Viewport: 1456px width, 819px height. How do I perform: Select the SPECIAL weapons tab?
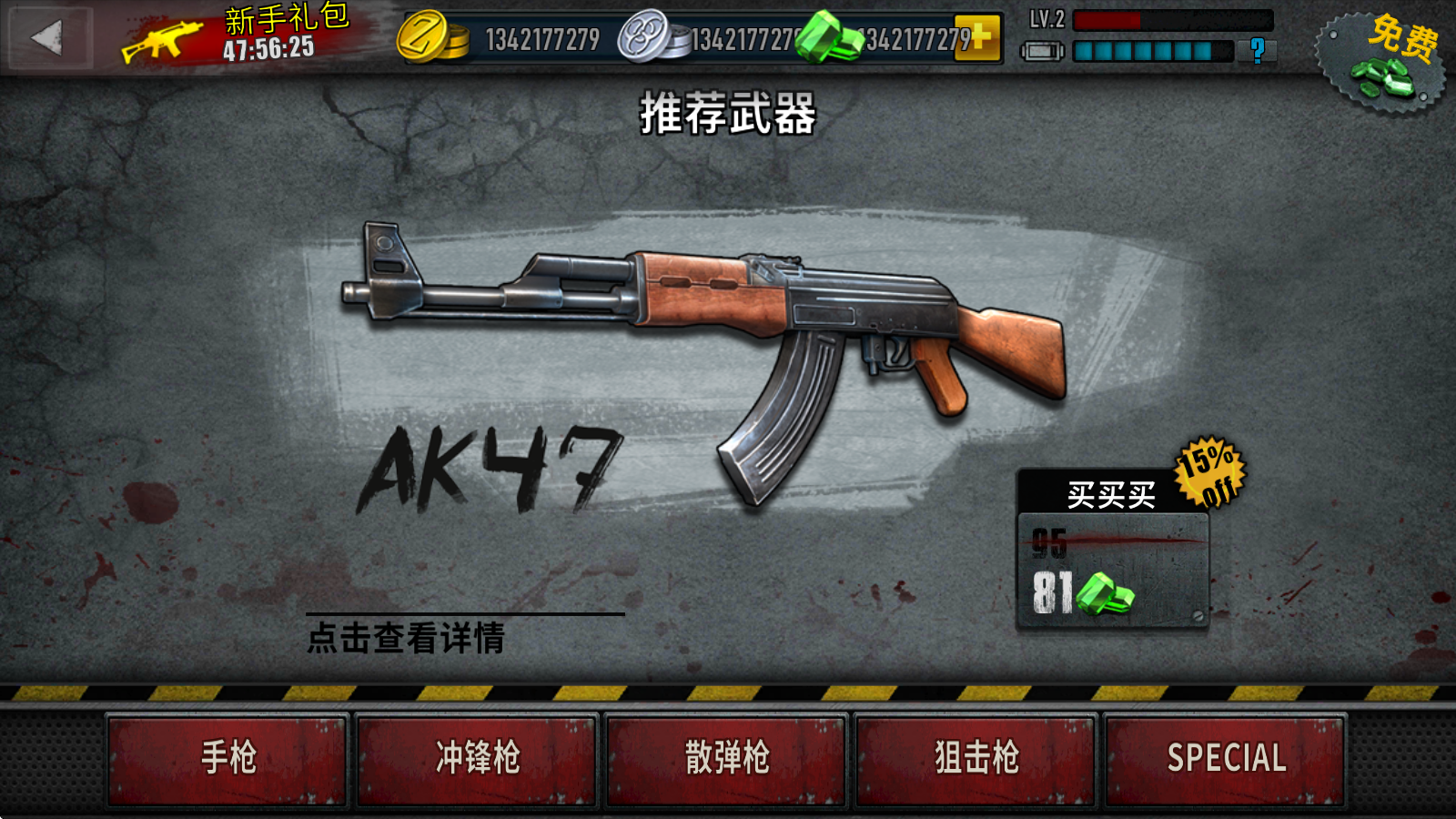pyautogui.click(x=1224, y=756)
